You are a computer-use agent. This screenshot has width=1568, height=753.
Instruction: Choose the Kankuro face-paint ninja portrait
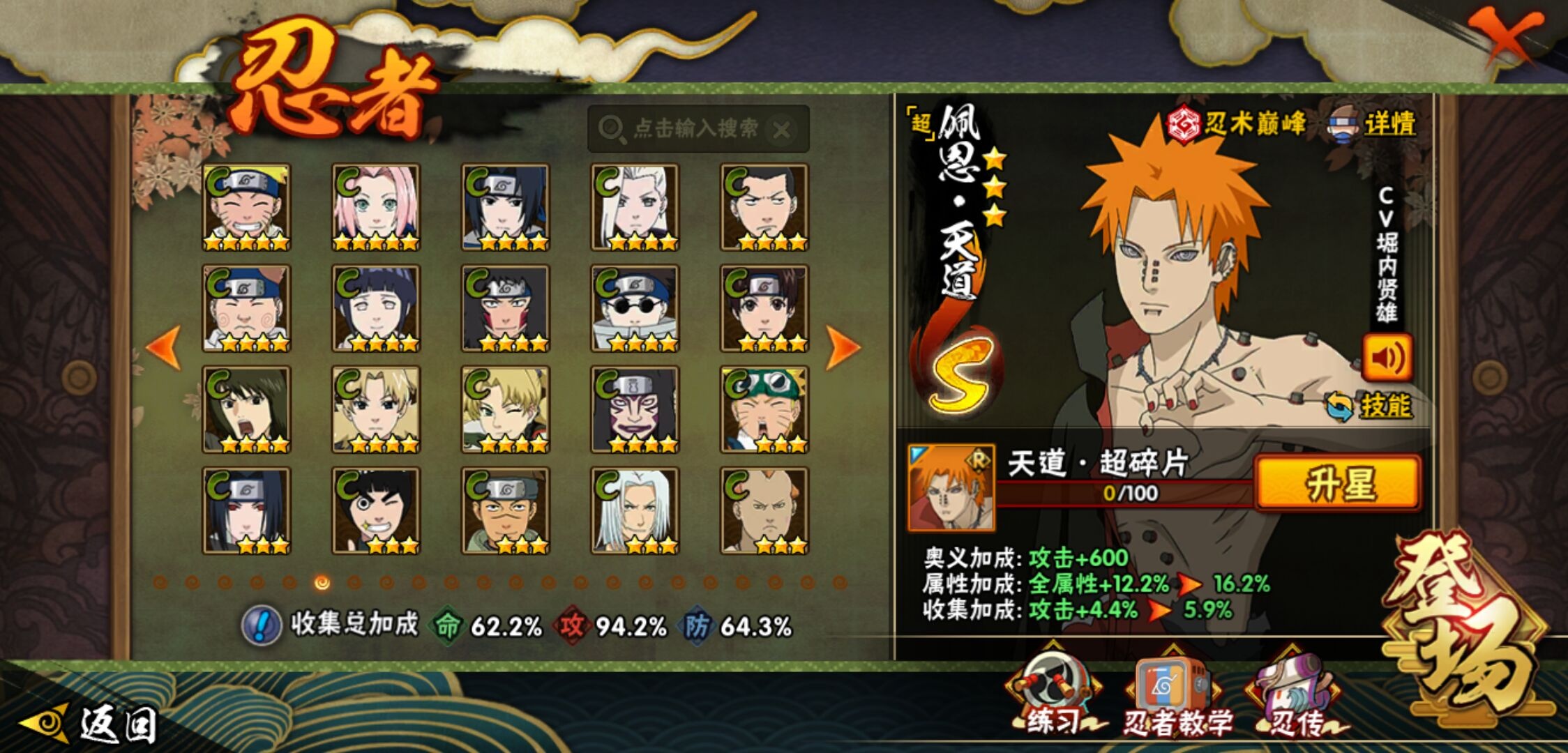tap(635, 409)
